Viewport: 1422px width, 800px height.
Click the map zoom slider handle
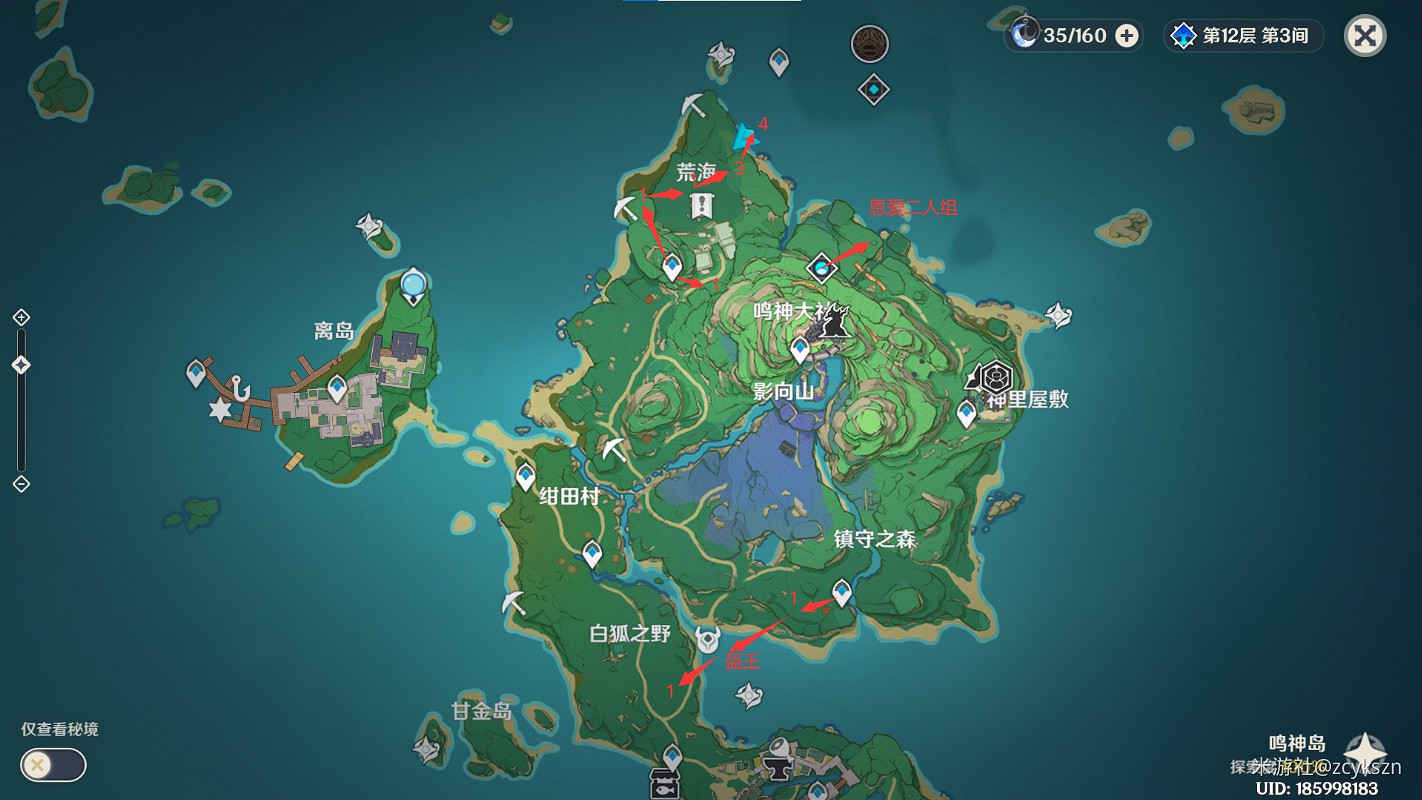tap(21, 364)
